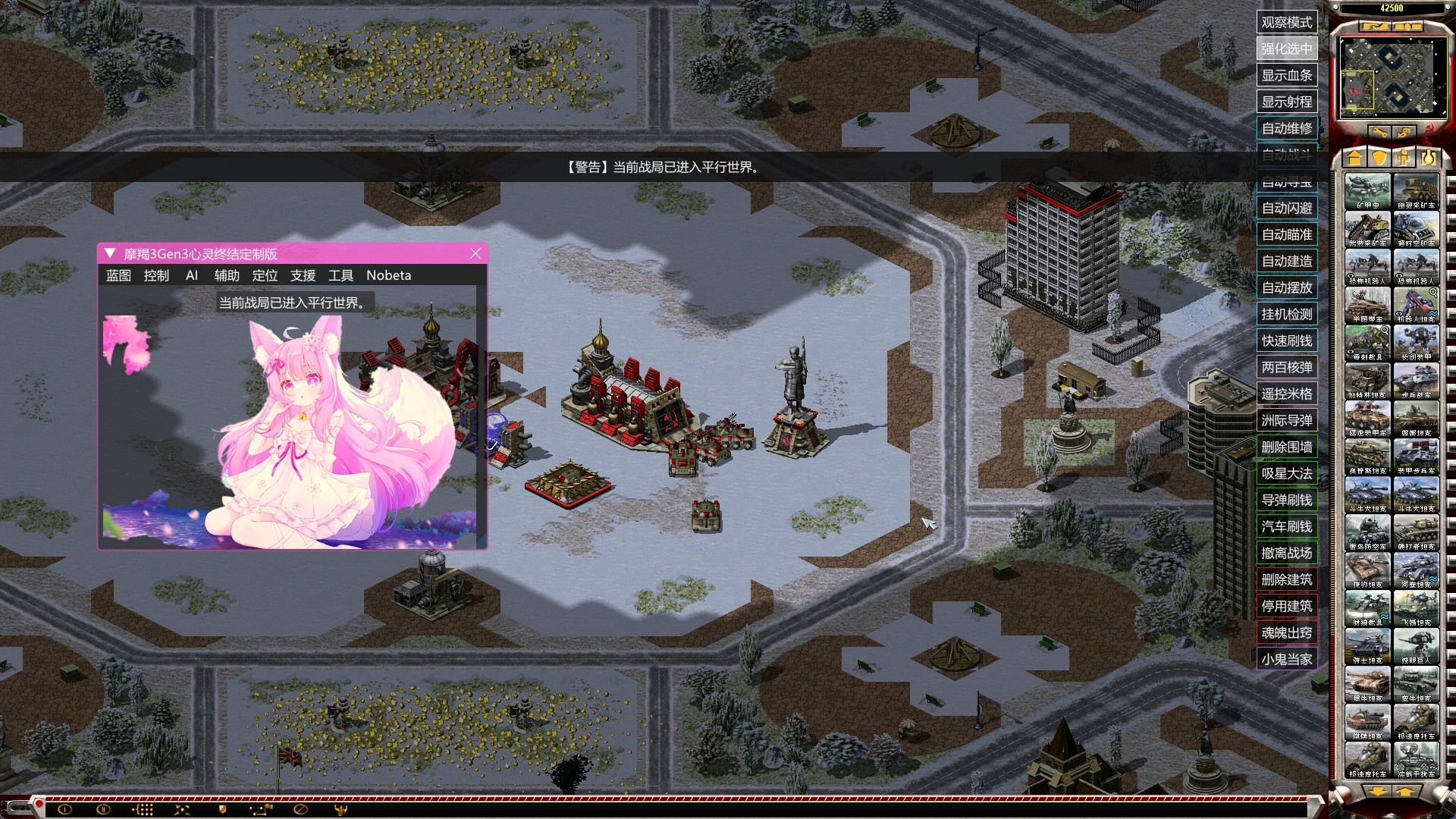This screenshot has width=1456, height=819.
Task: Open the 控制 menu in trainer
Action: tap(156, 275)
